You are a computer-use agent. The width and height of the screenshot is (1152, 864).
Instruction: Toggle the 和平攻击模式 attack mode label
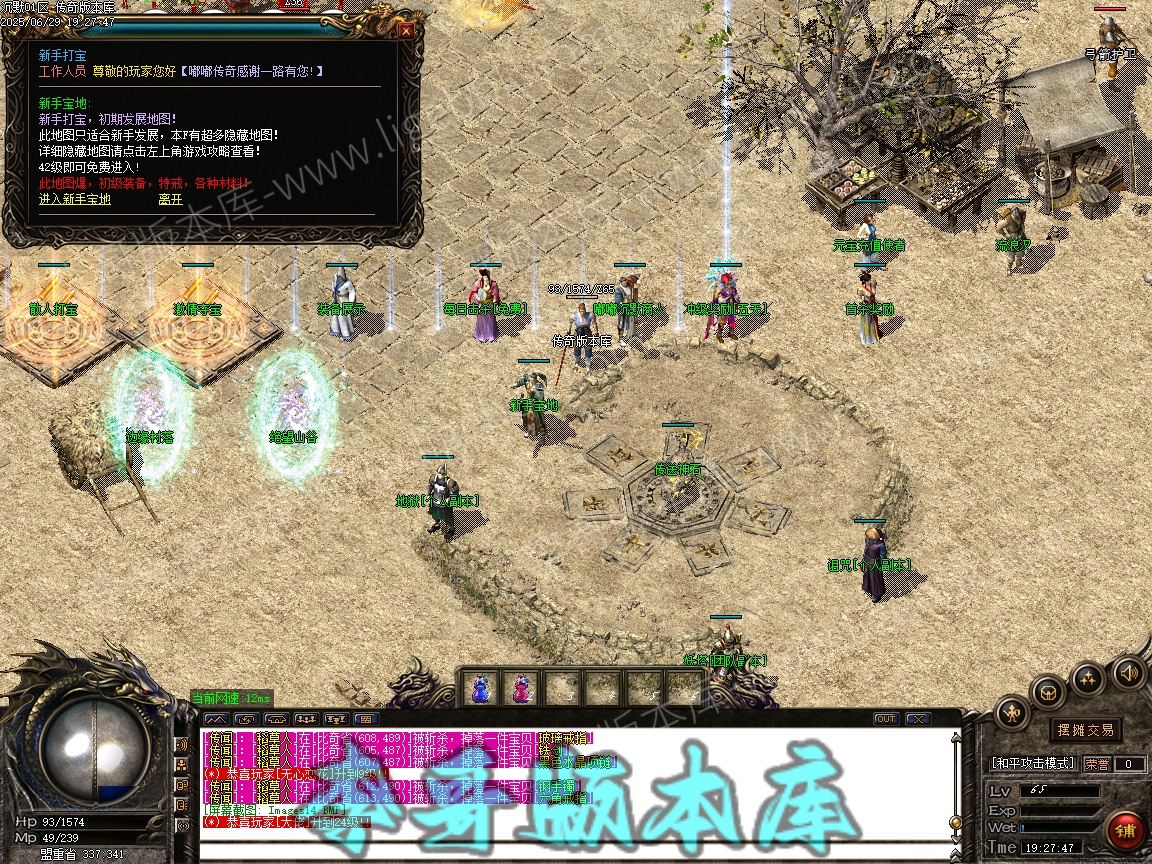1033,764
